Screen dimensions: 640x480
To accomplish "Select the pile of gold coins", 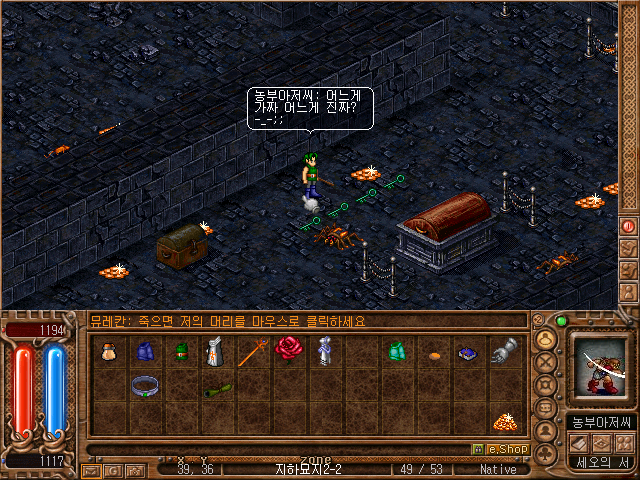I will click(x=503, y=421).
